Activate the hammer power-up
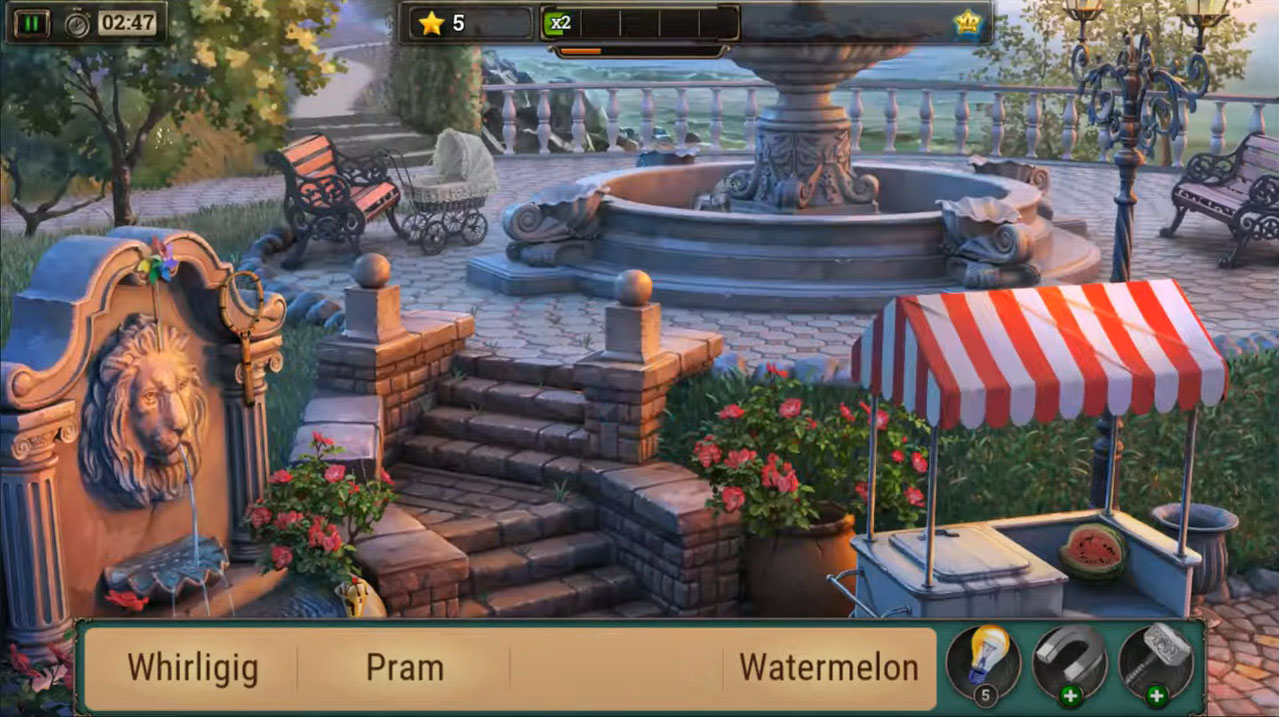 click(1155, 661)
